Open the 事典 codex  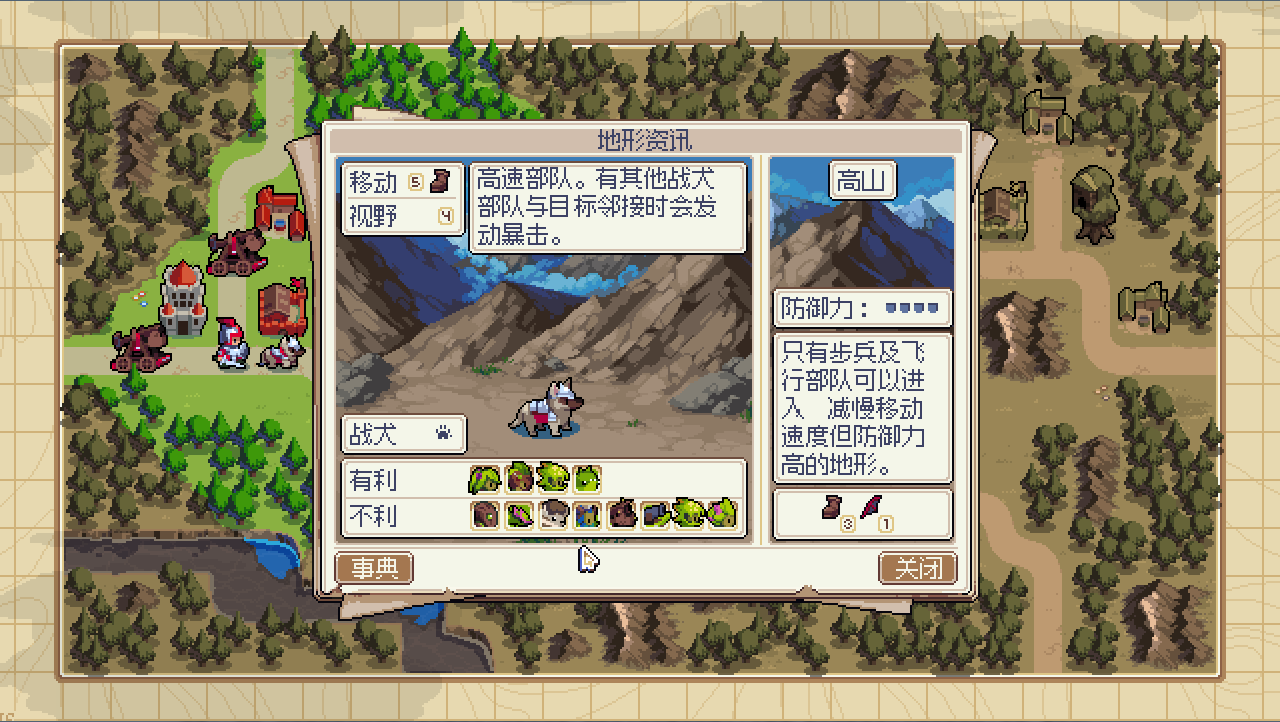(x=375, y=567)
